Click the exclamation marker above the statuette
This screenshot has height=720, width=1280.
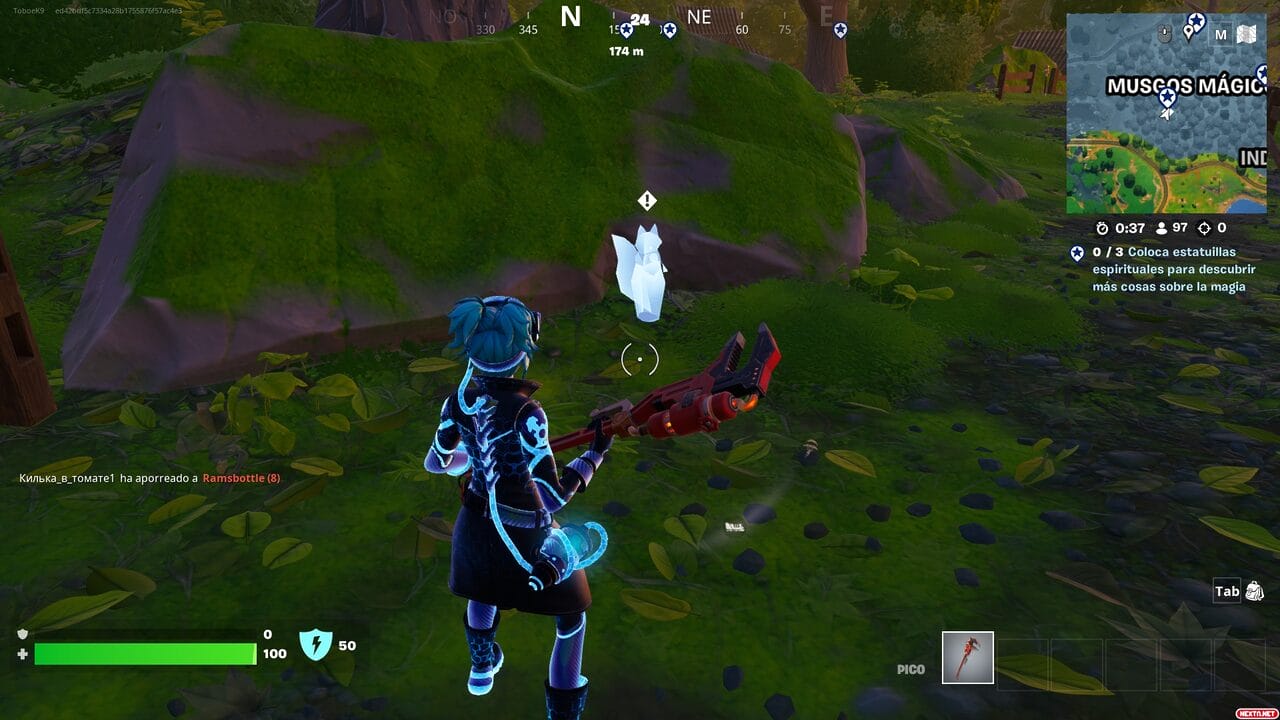[x=647, y=201]
